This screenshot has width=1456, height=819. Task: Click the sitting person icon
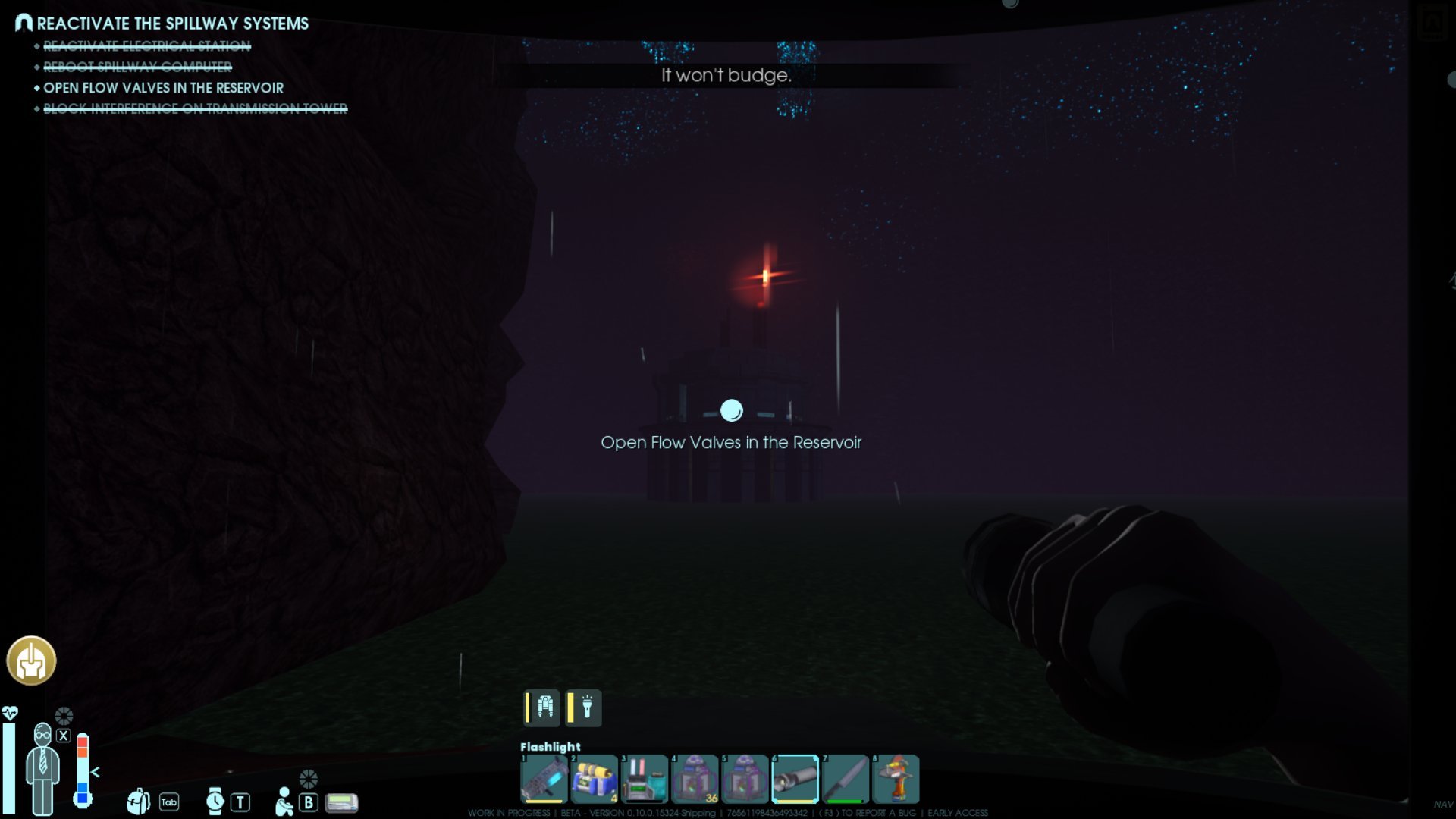(x=284, y=802)
